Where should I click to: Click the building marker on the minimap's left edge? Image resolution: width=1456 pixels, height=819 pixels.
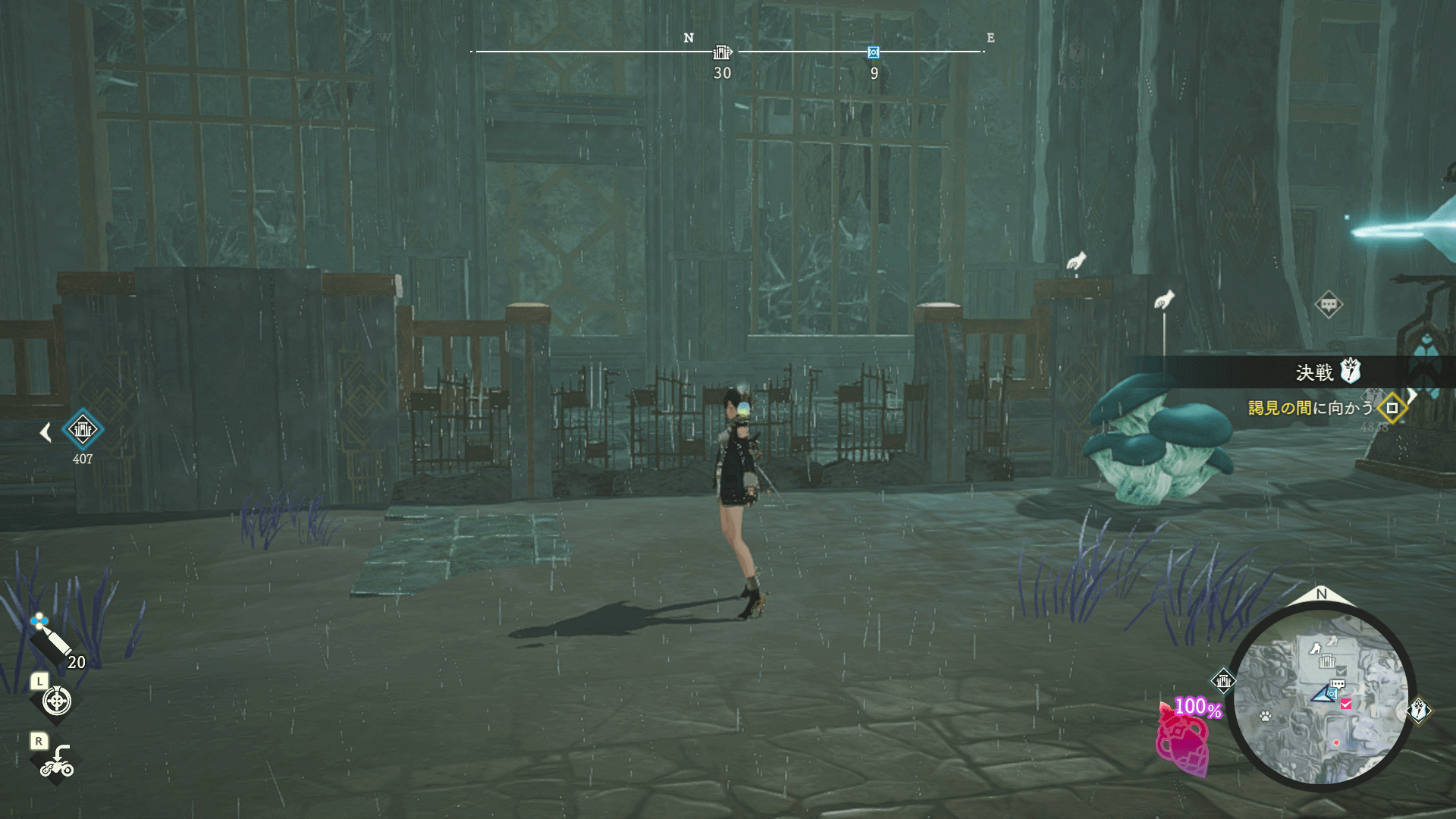[1223, 681]
